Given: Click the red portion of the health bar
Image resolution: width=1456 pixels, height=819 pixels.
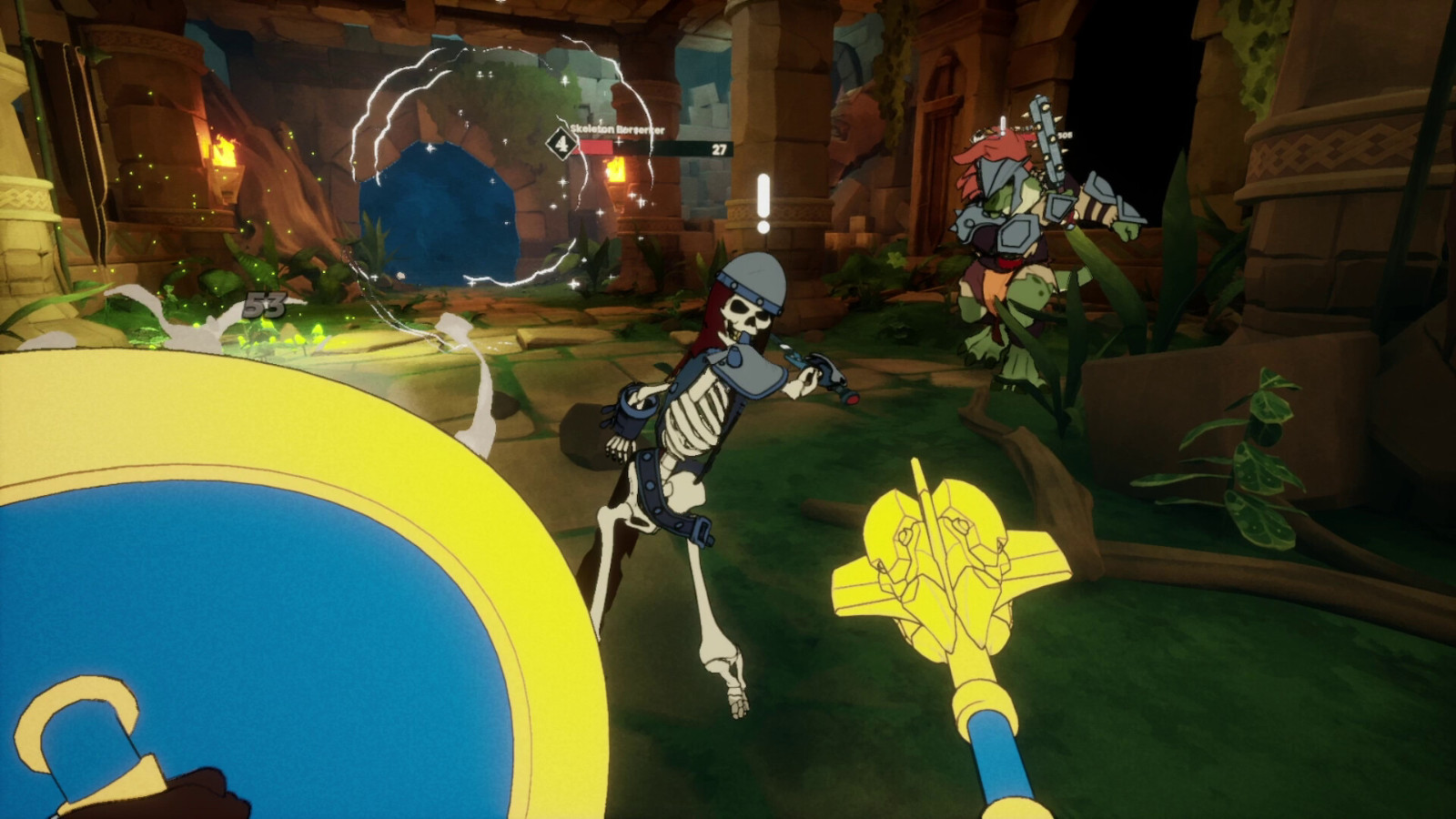Looking at the screenshot, I should pos(596,147).
